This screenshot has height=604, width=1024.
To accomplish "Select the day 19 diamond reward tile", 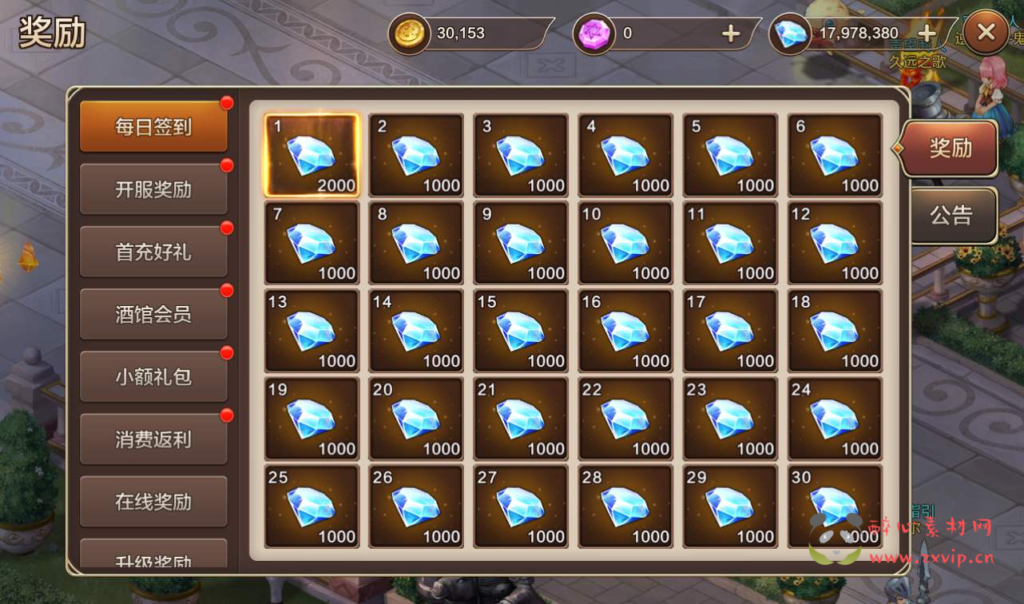I will [311, 419].
